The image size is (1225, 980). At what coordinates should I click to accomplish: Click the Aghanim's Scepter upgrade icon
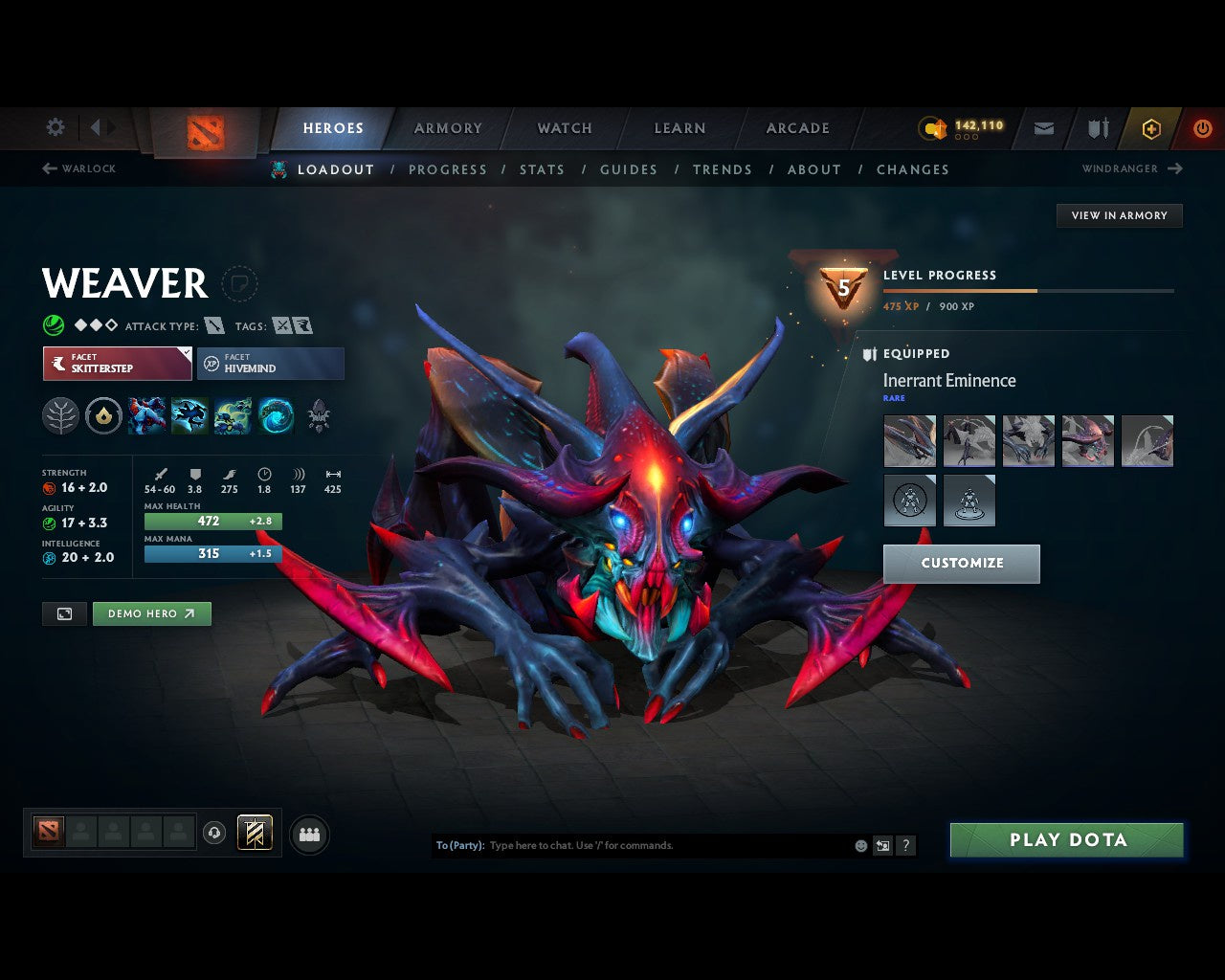[x=103, y=415]
